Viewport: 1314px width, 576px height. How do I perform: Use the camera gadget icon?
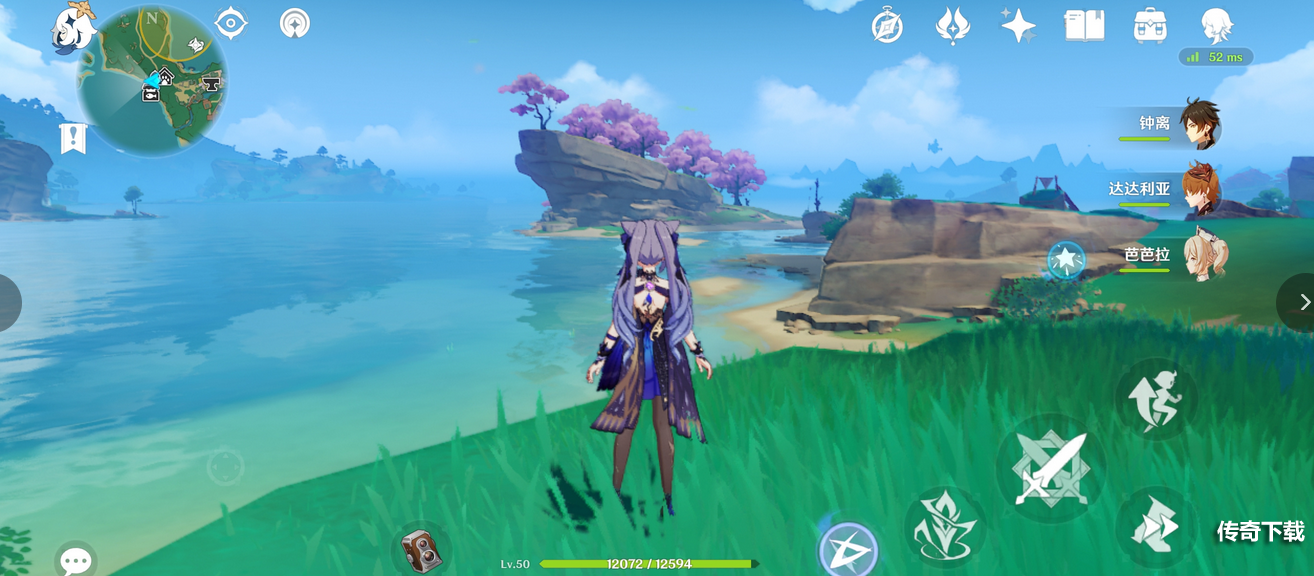click(421, 550)
